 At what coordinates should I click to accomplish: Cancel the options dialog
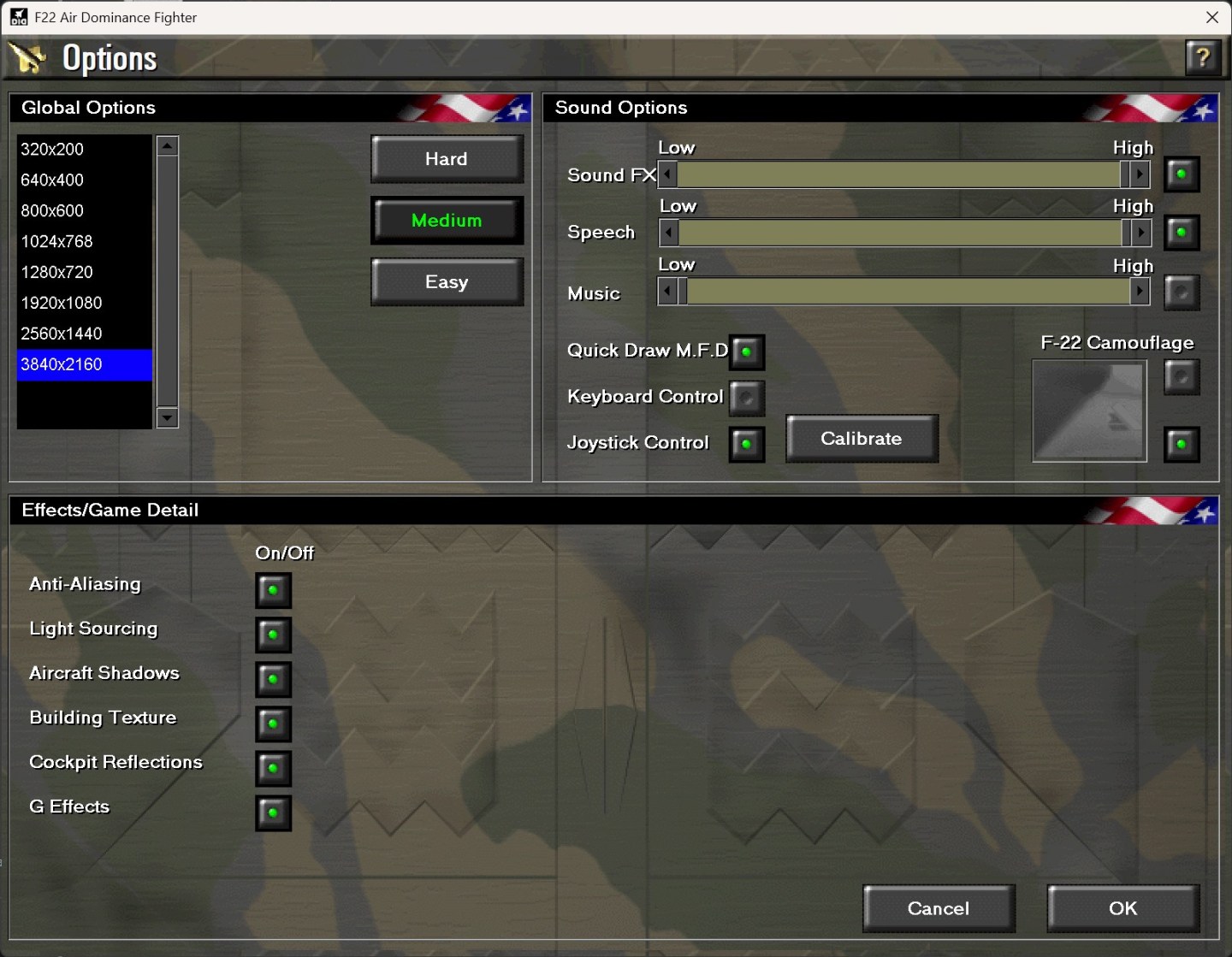(939, 908)
